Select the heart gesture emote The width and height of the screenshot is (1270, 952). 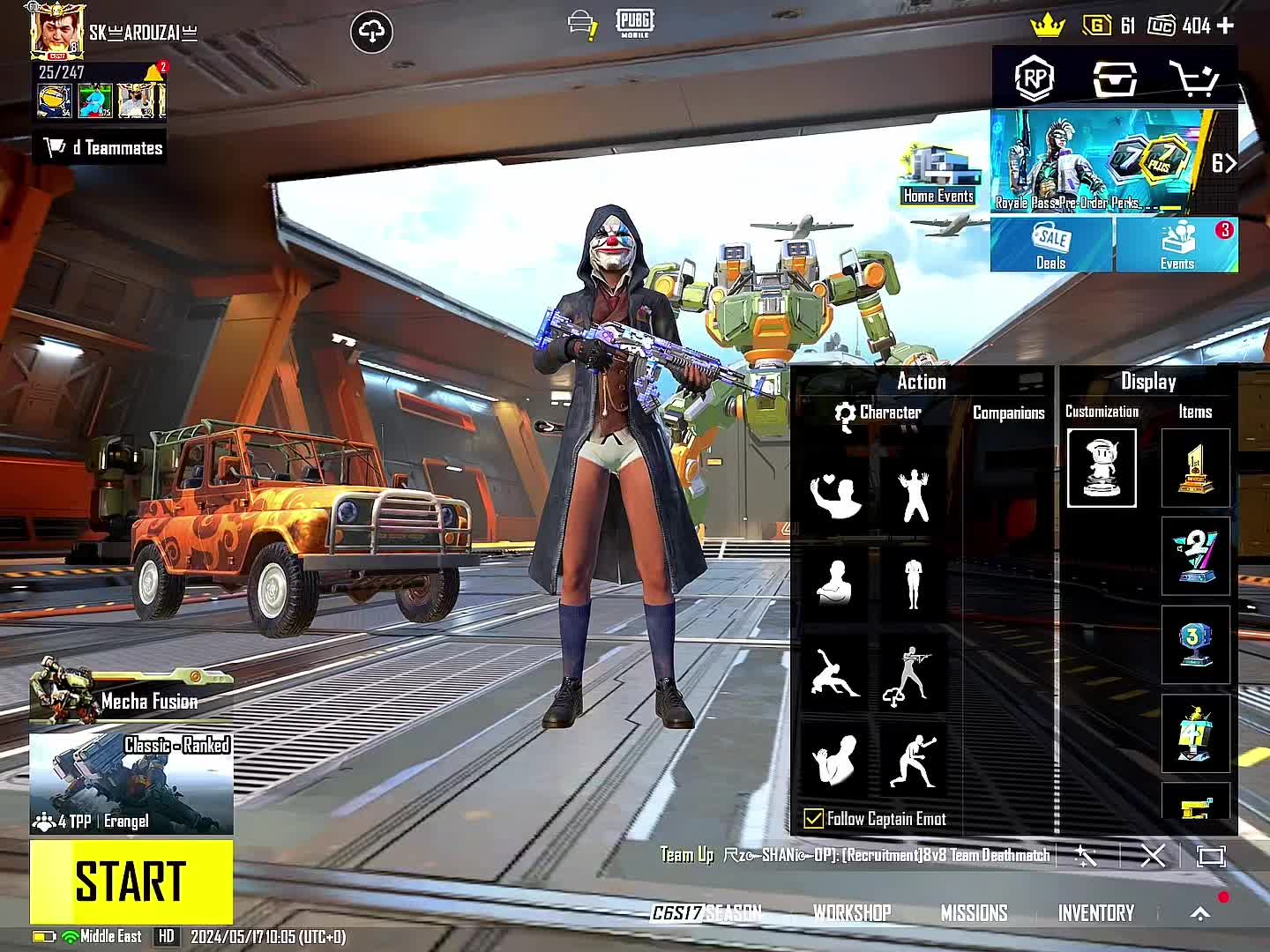tap(835, 495)
